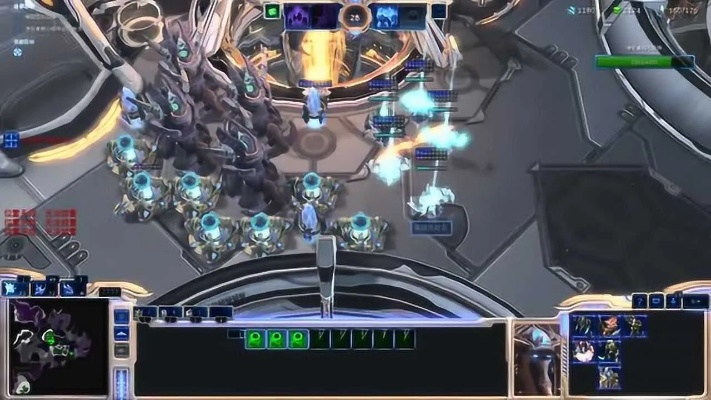The image size is (711, 400).
Task: Click the green button below the resource counters
Action: pos(643,61)
